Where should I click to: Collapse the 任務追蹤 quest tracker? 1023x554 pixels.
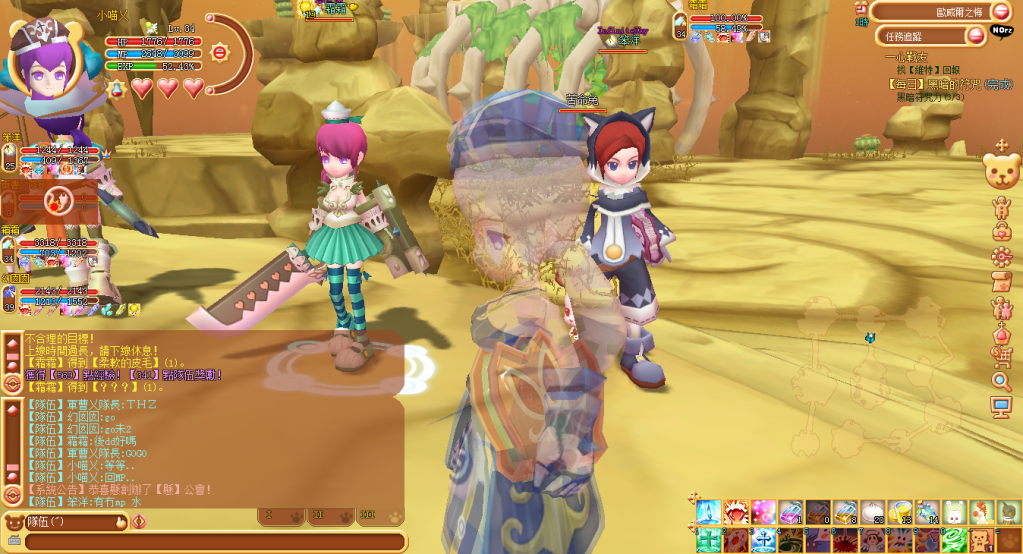(x=977, y=36)
